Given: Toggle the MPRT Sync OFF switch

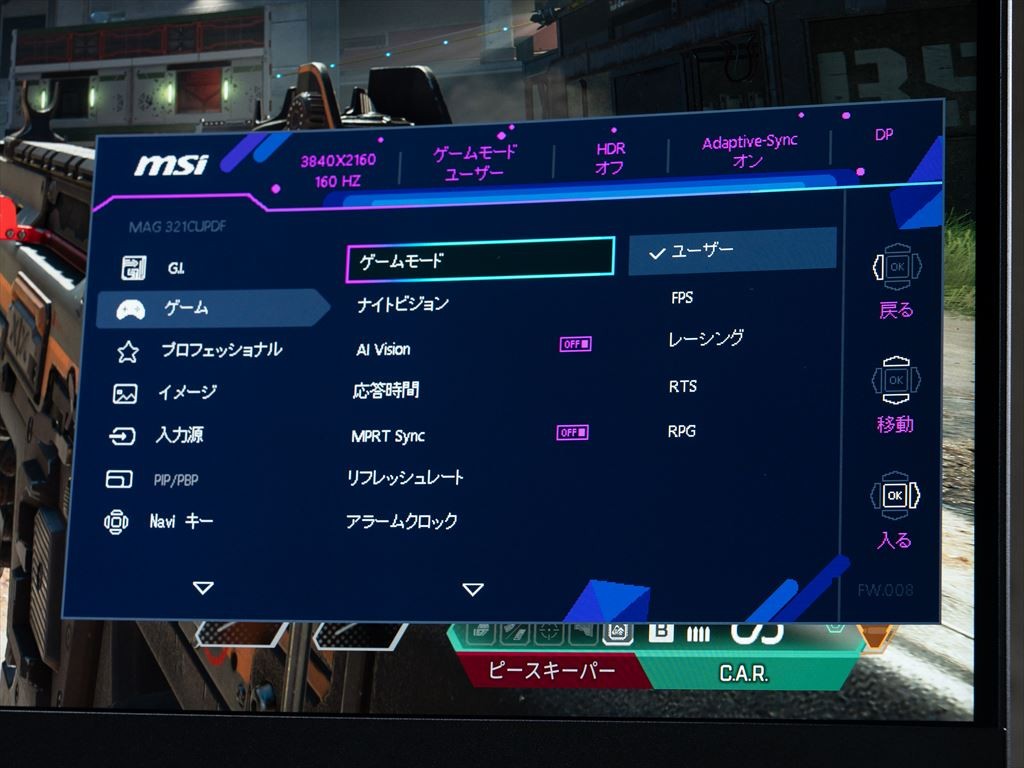Looking at the screenshot, I should coord(573,433).
